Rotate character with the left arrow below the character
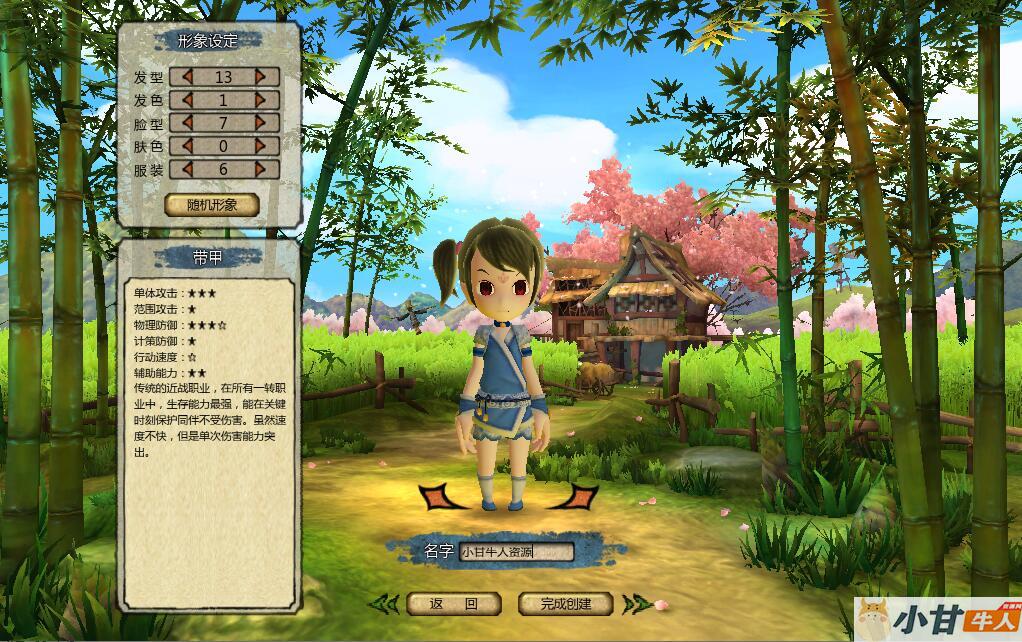 (x=438, y=496)
